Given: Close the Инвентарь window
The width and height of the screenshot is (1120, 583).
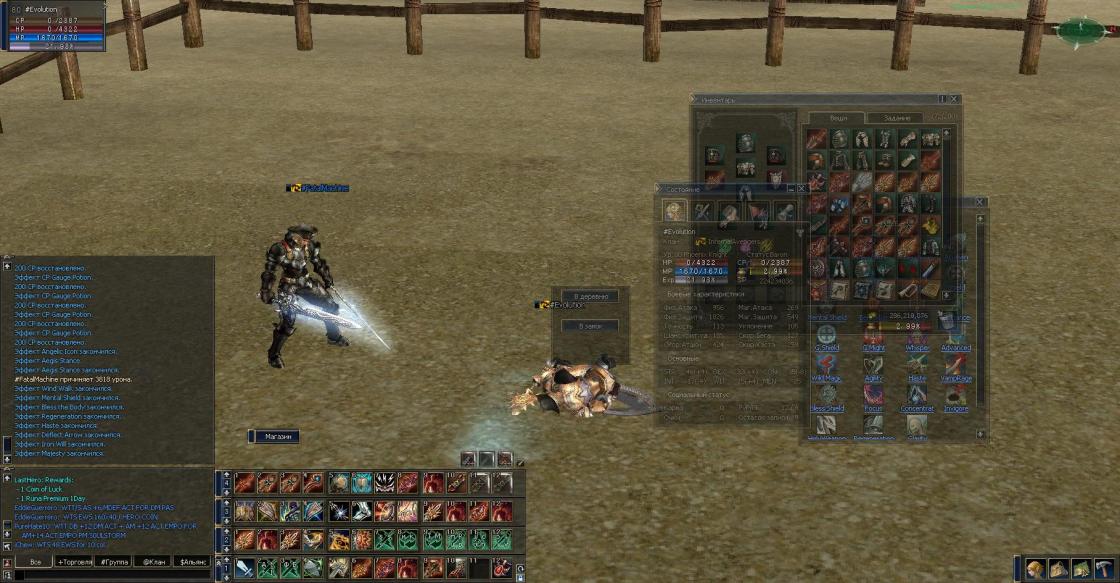Looking at the screenshot, I should tap(955, 100).
